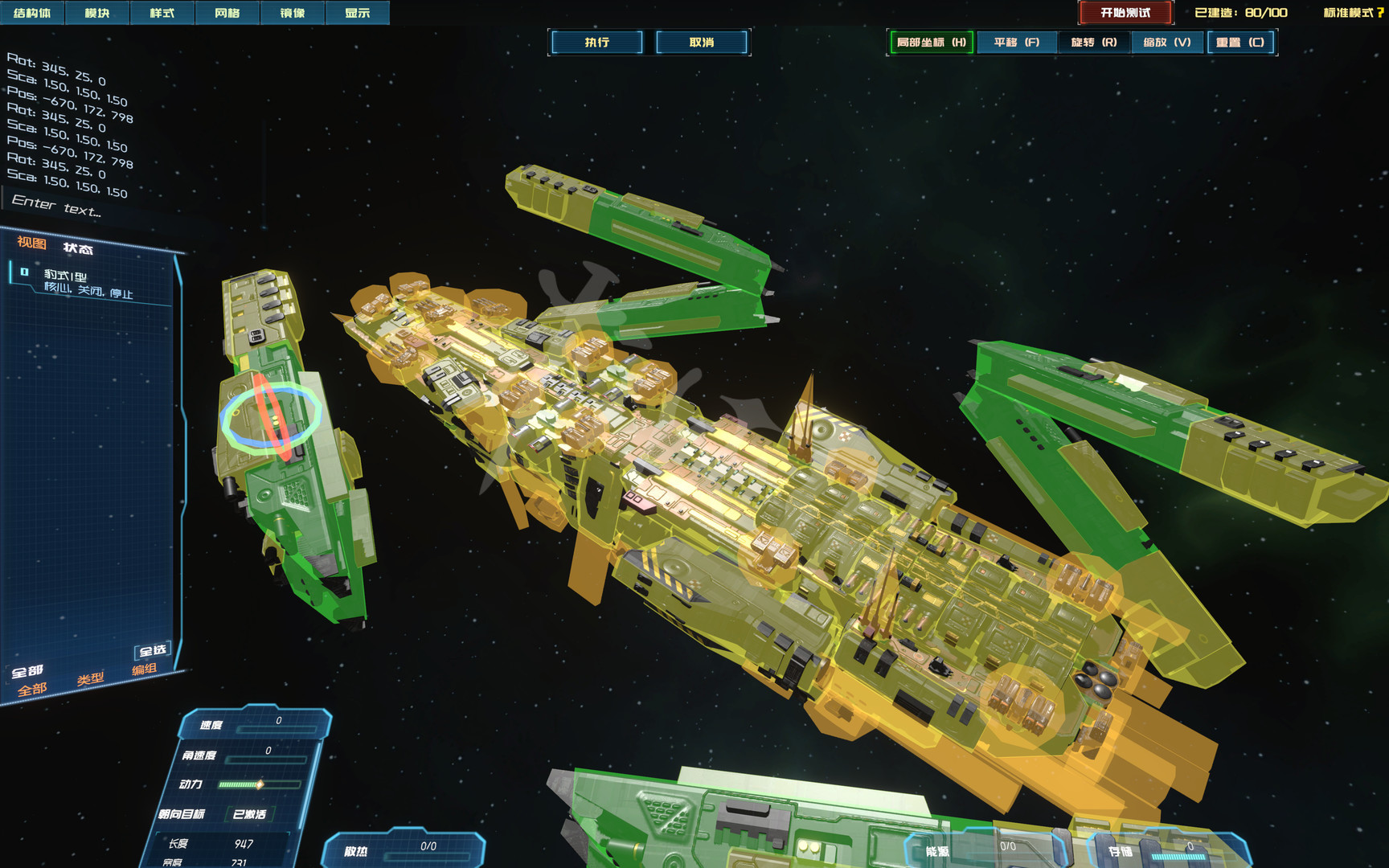This screenshot has width=1389, height=868.
Task: Open the 网格 menu
Action: tap(227, 13)
